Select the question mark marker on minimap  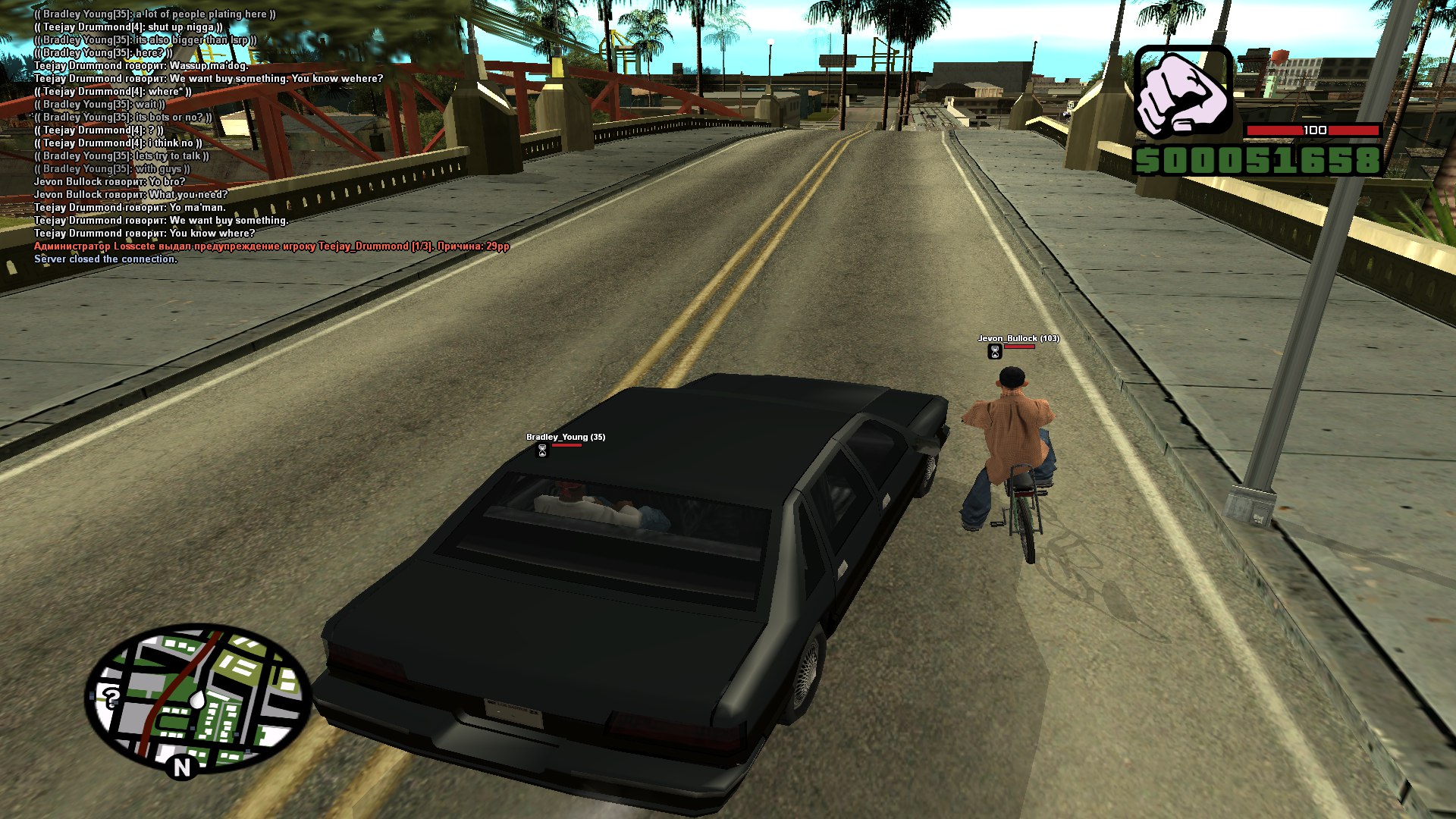tap(112, 696)
